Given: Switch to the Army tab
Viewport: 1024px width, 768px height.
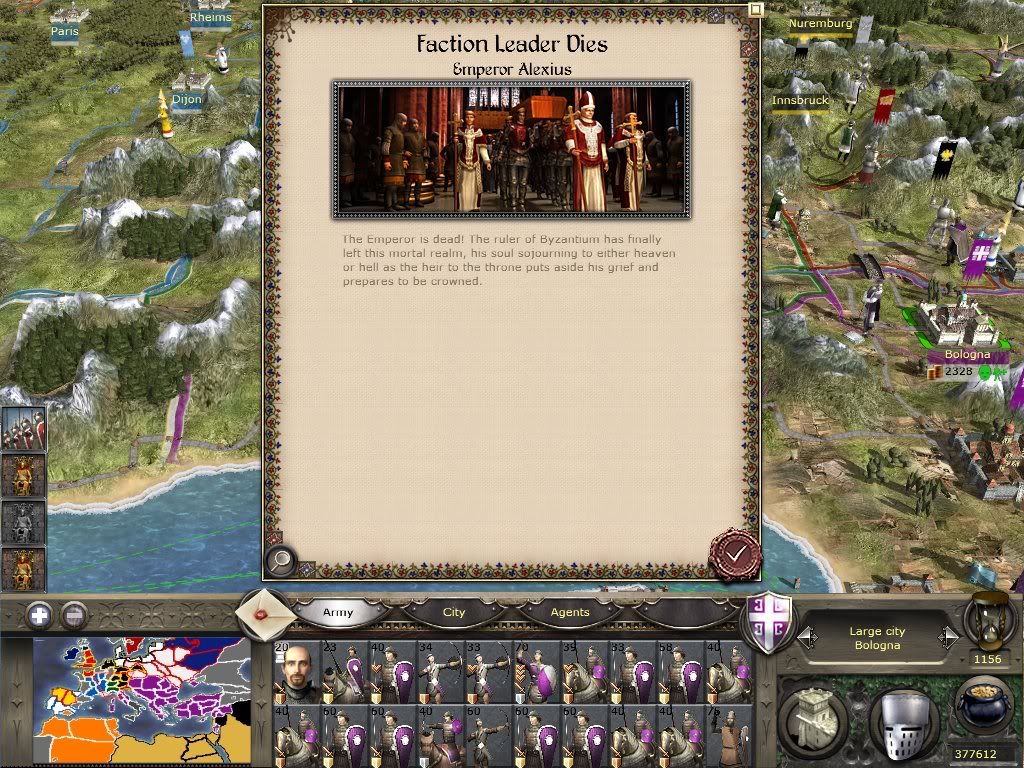Looking at the screenshot, I should coord(338,612).
